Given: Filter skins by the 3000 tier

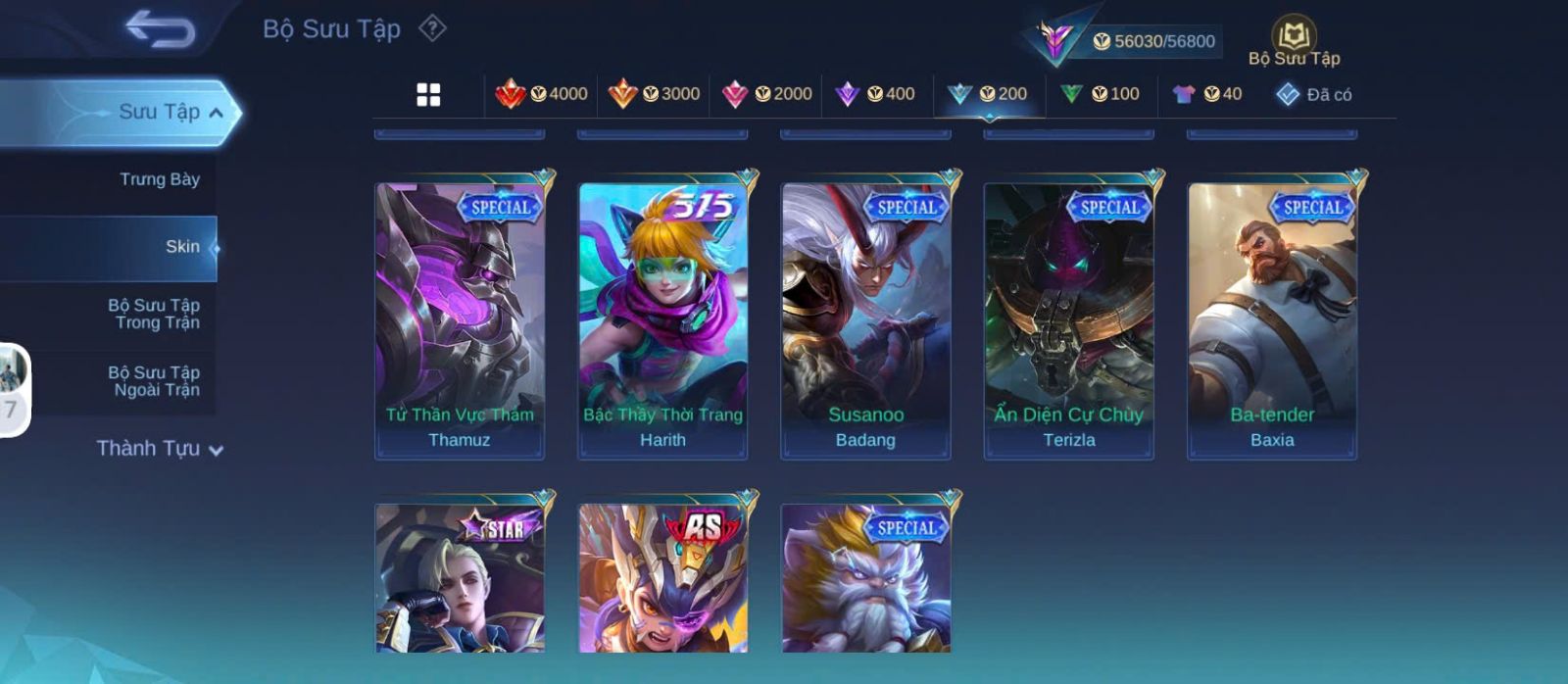Looking at the screenshot, I should 654,94.
